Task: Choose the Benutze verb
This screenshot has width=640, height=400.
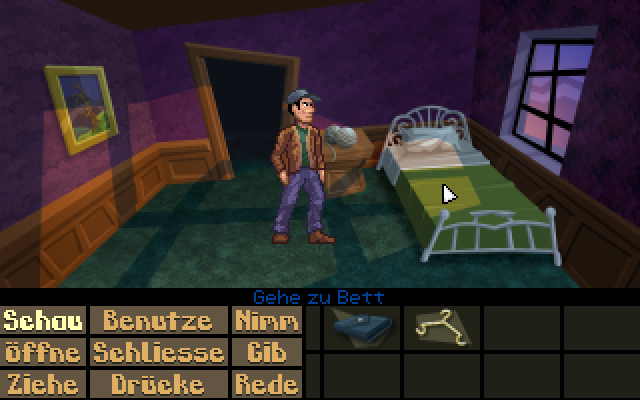Action: coord(159,321)
